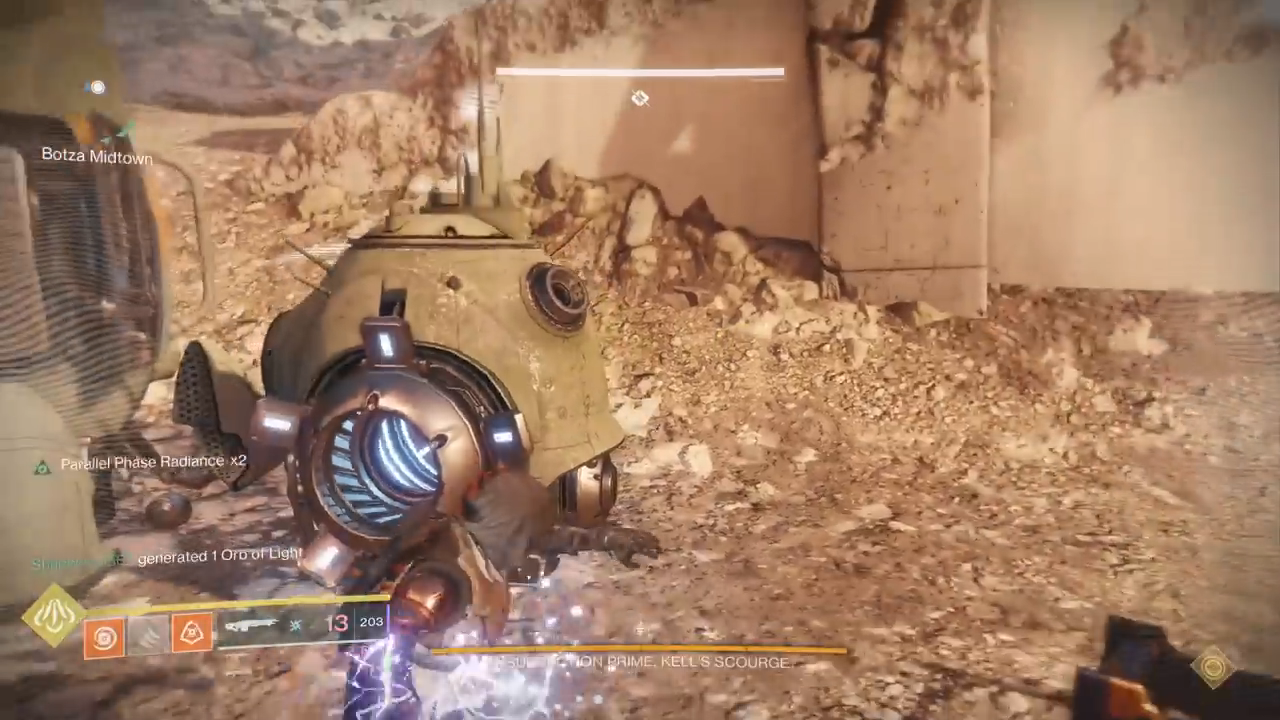Select the equipped weapon icon
The width and height of the screenshot is (1280, 720).
(x=251, y=625)
